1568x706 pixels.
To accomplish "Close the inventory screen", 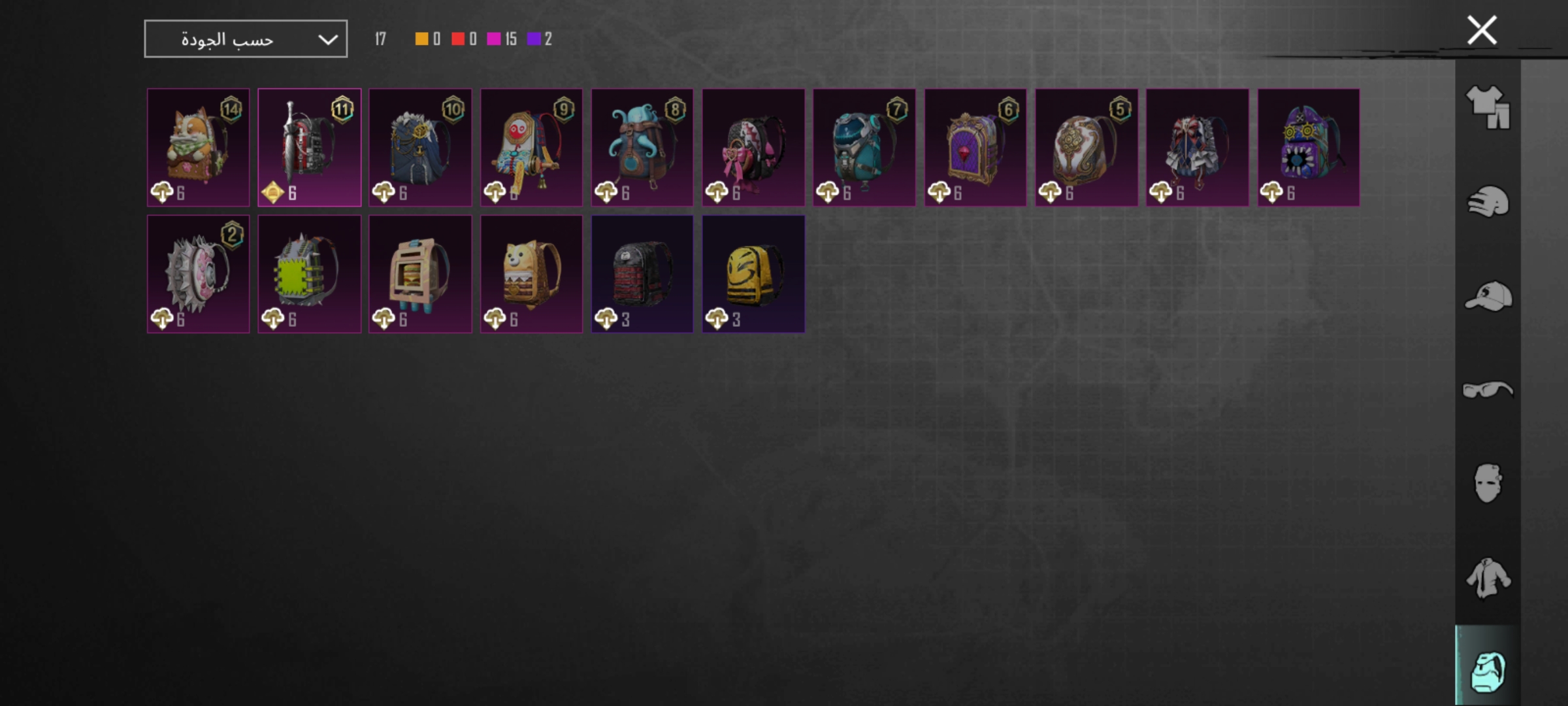I will tap(1481, 30).
